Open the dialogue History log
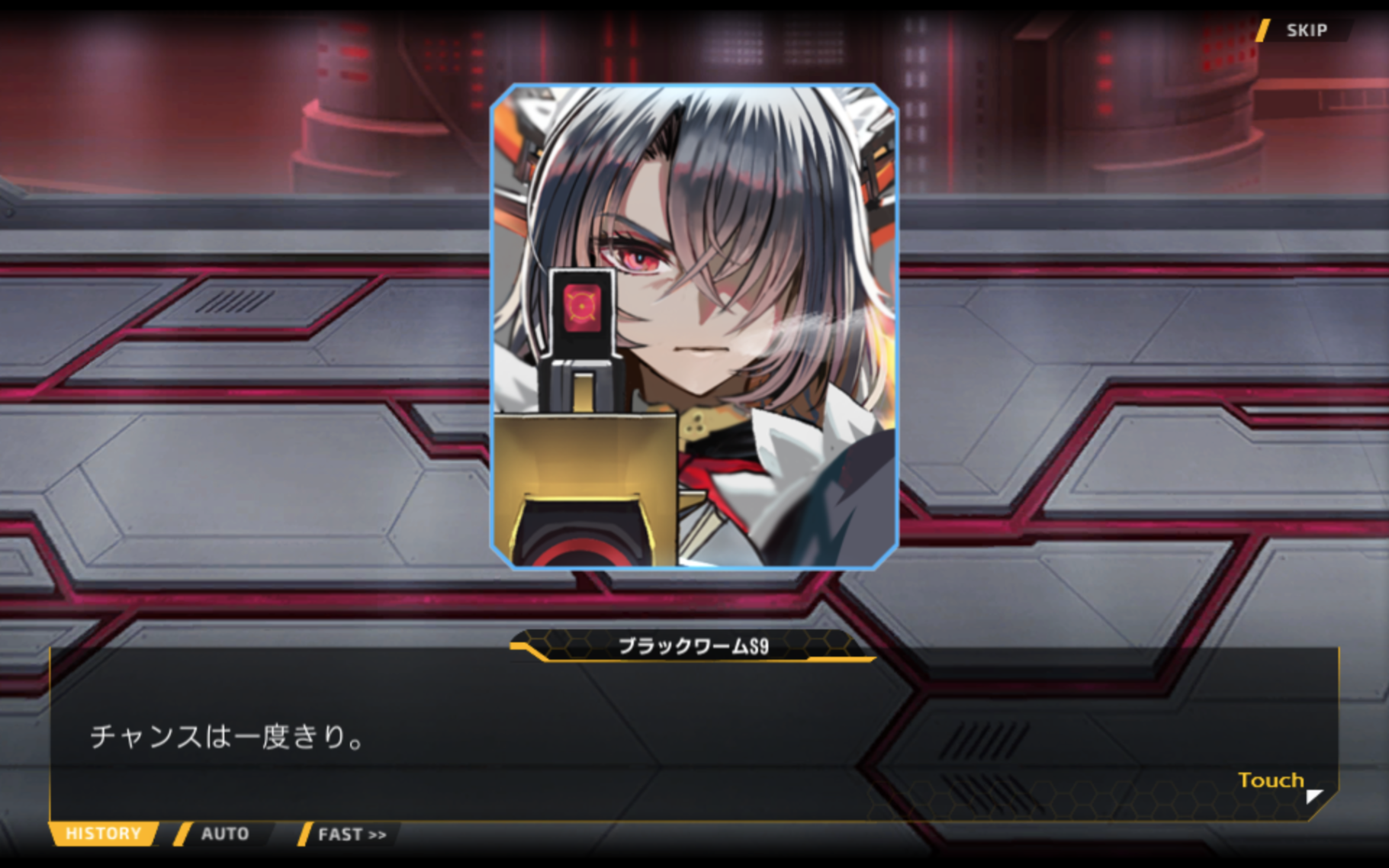 (x=103, y=833)
